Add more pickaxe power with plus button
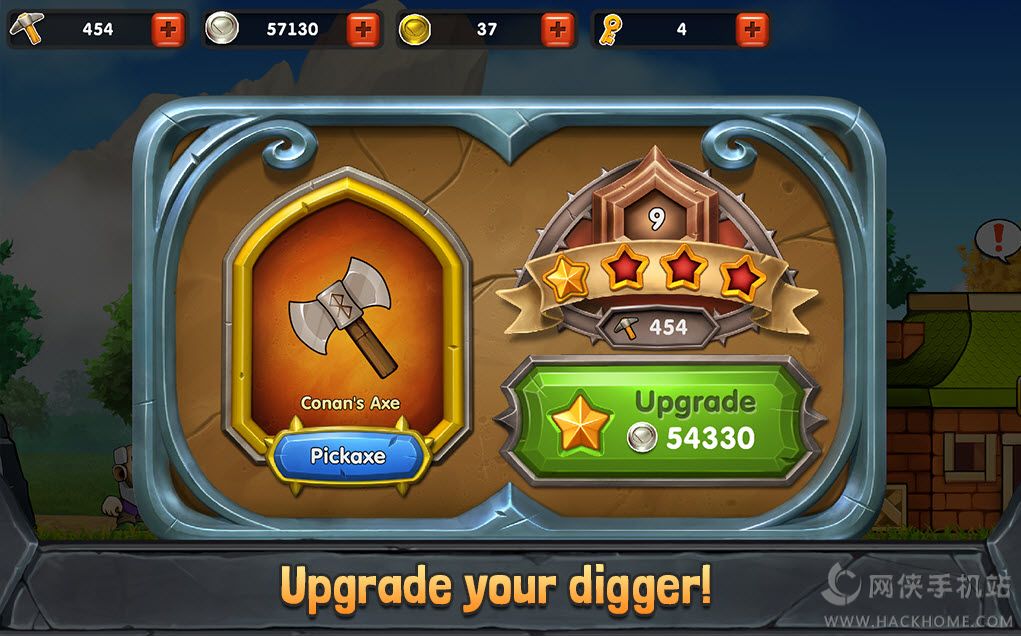Screen dimensions: 1021x636 pos(168,30)
